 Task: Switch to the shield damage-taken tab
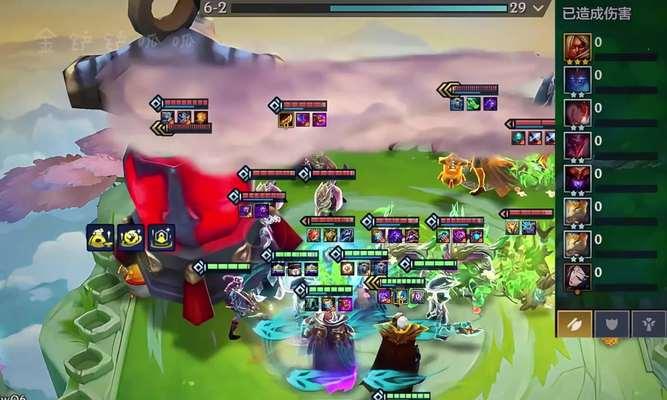(x=611, y=322)
